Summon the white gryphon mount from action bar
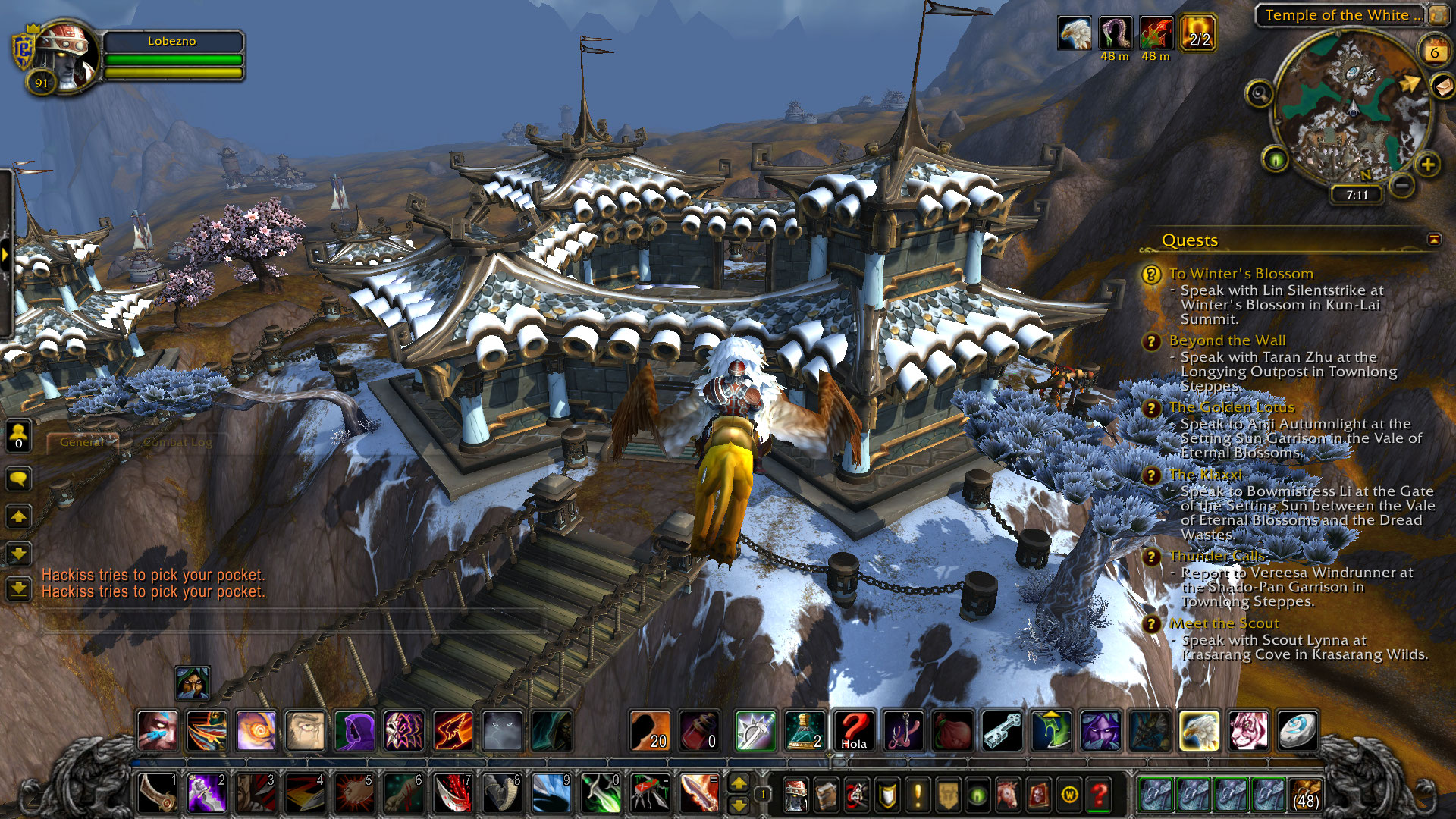The width and height of the screenshot is (1456, 819). pos(1199,731)
